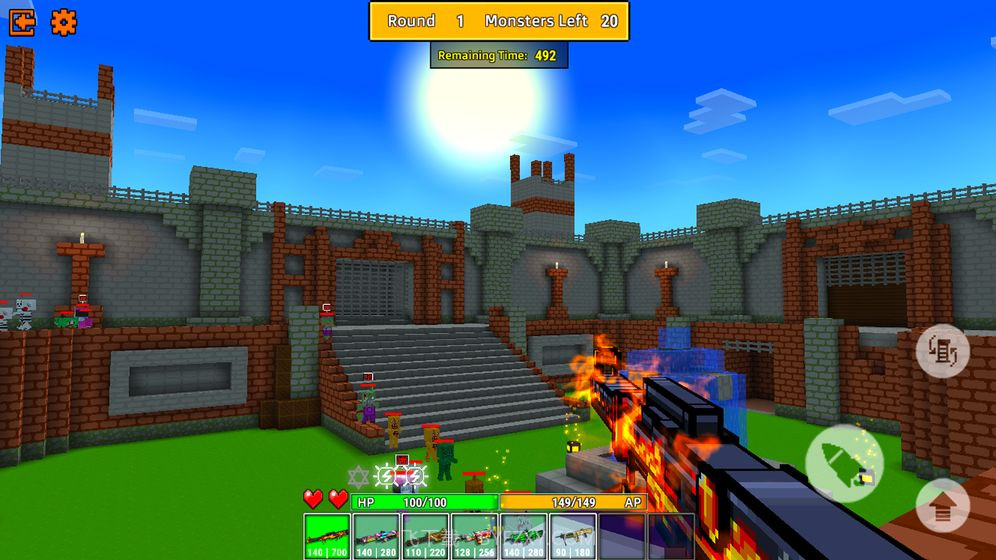Choose the weapon with 90 | 180 ammo

(573, 537)
